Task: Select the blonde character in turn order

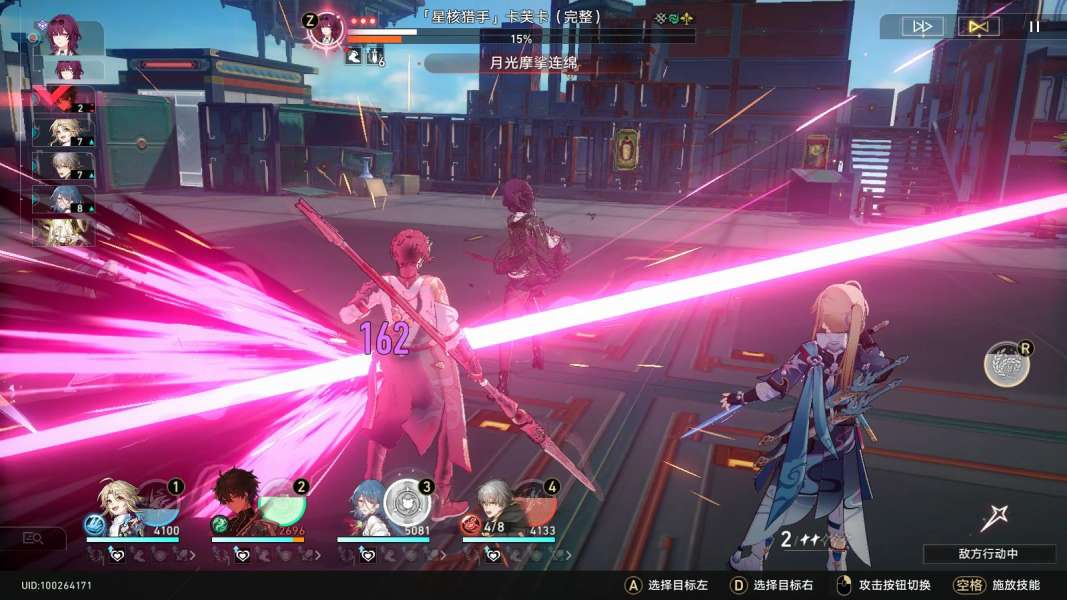Action: [64, 131]
